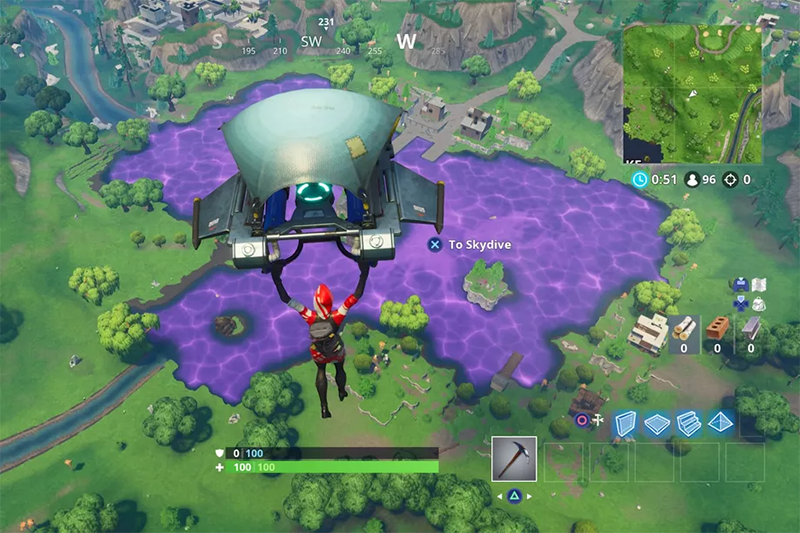Choose the pyramid roof building piece

(x=719, y=423)
